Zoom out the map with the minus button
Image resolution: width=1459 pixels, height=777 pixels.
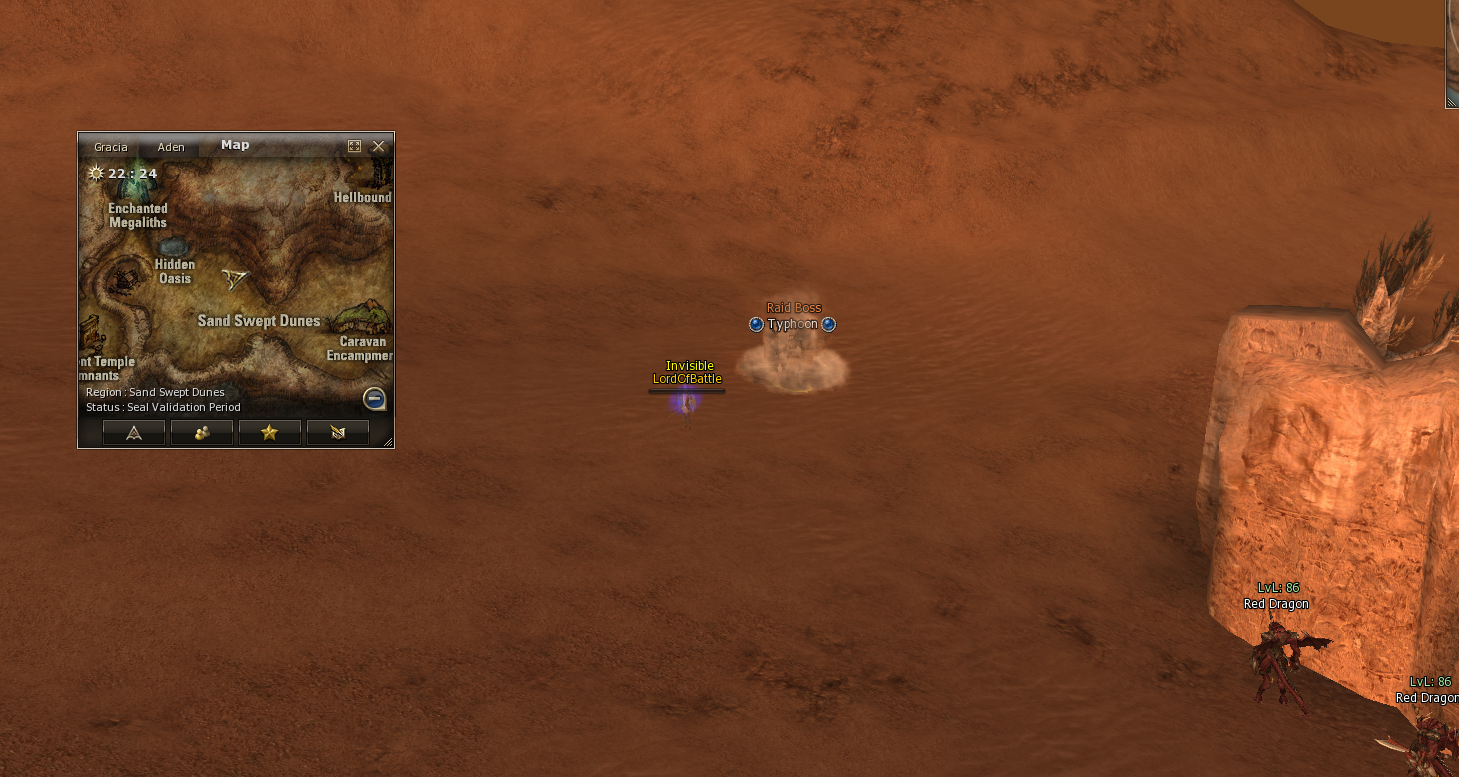(375, 399)
